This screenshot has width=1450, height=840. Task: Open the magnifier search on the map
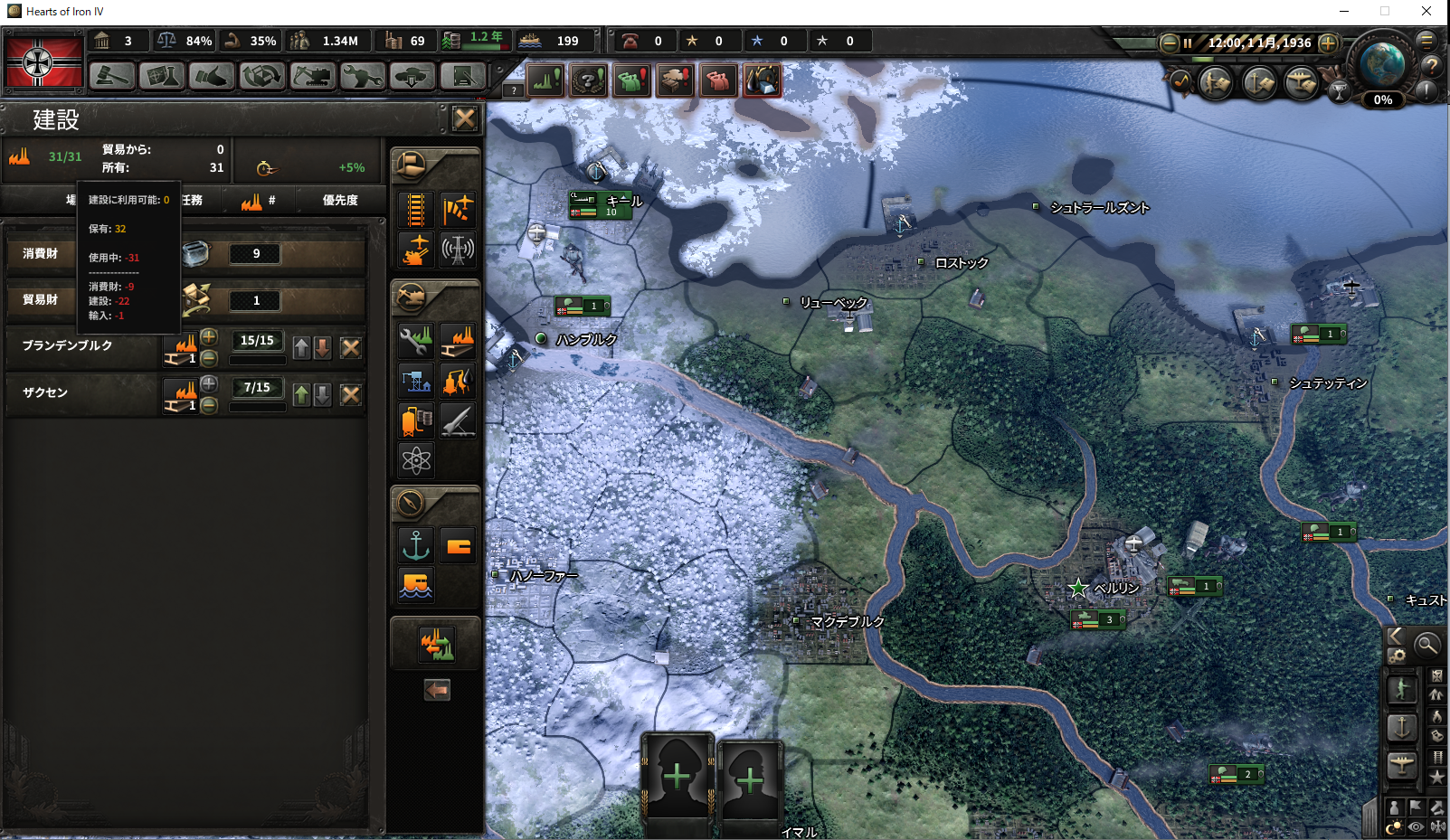tap(1426, 645)
